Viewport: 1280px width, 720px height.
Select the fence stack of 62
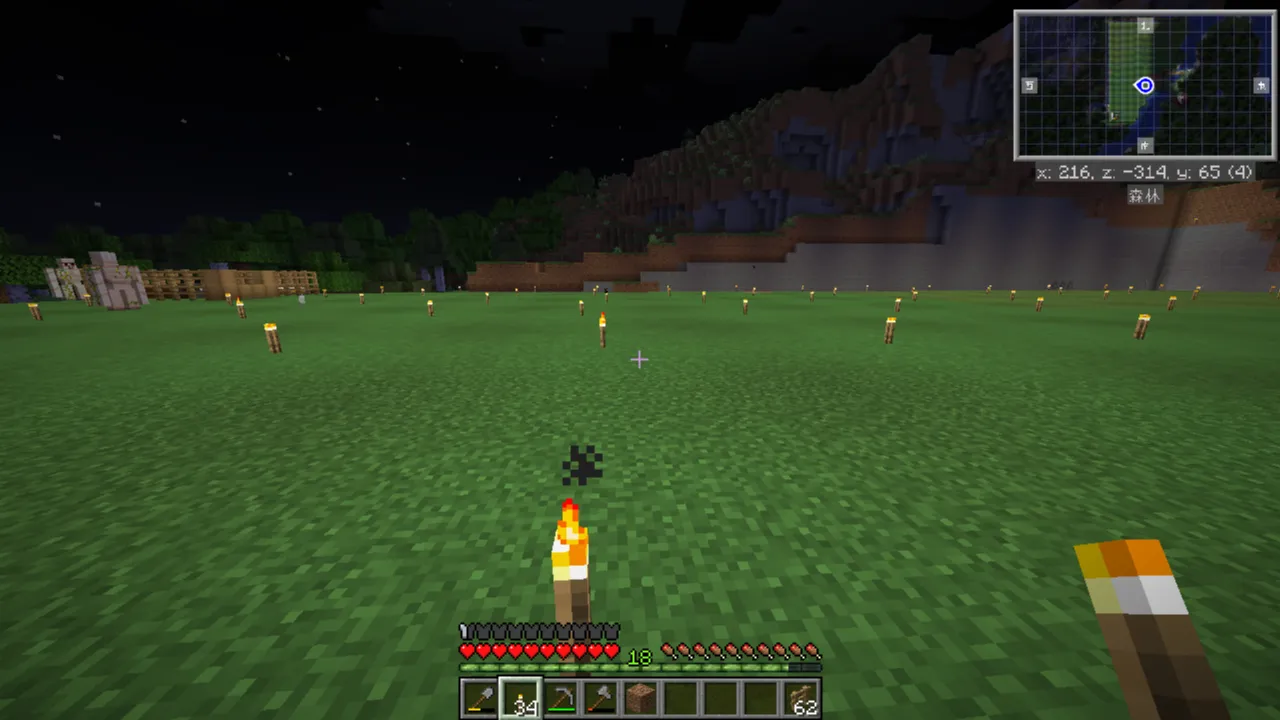point(801,698)
